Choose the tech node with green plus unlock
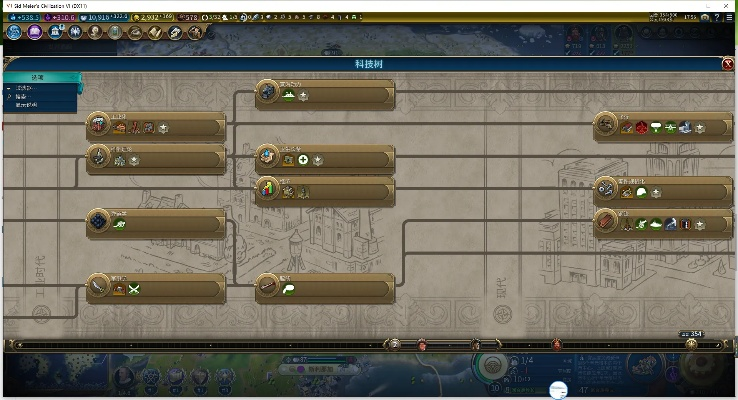 coord(268,157)
